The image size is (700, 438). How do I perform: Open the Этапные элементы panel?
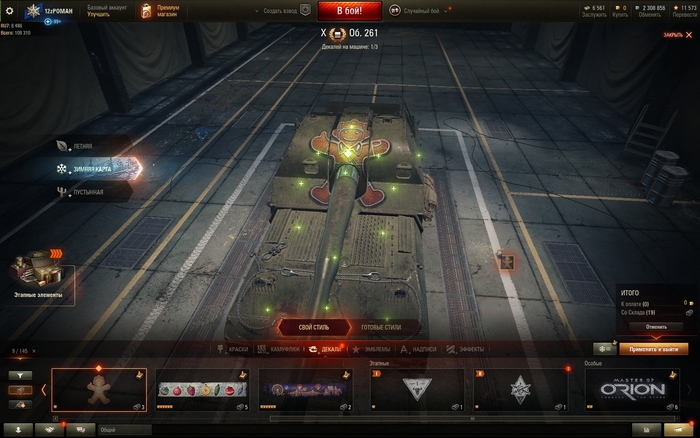tap(38, 279)
